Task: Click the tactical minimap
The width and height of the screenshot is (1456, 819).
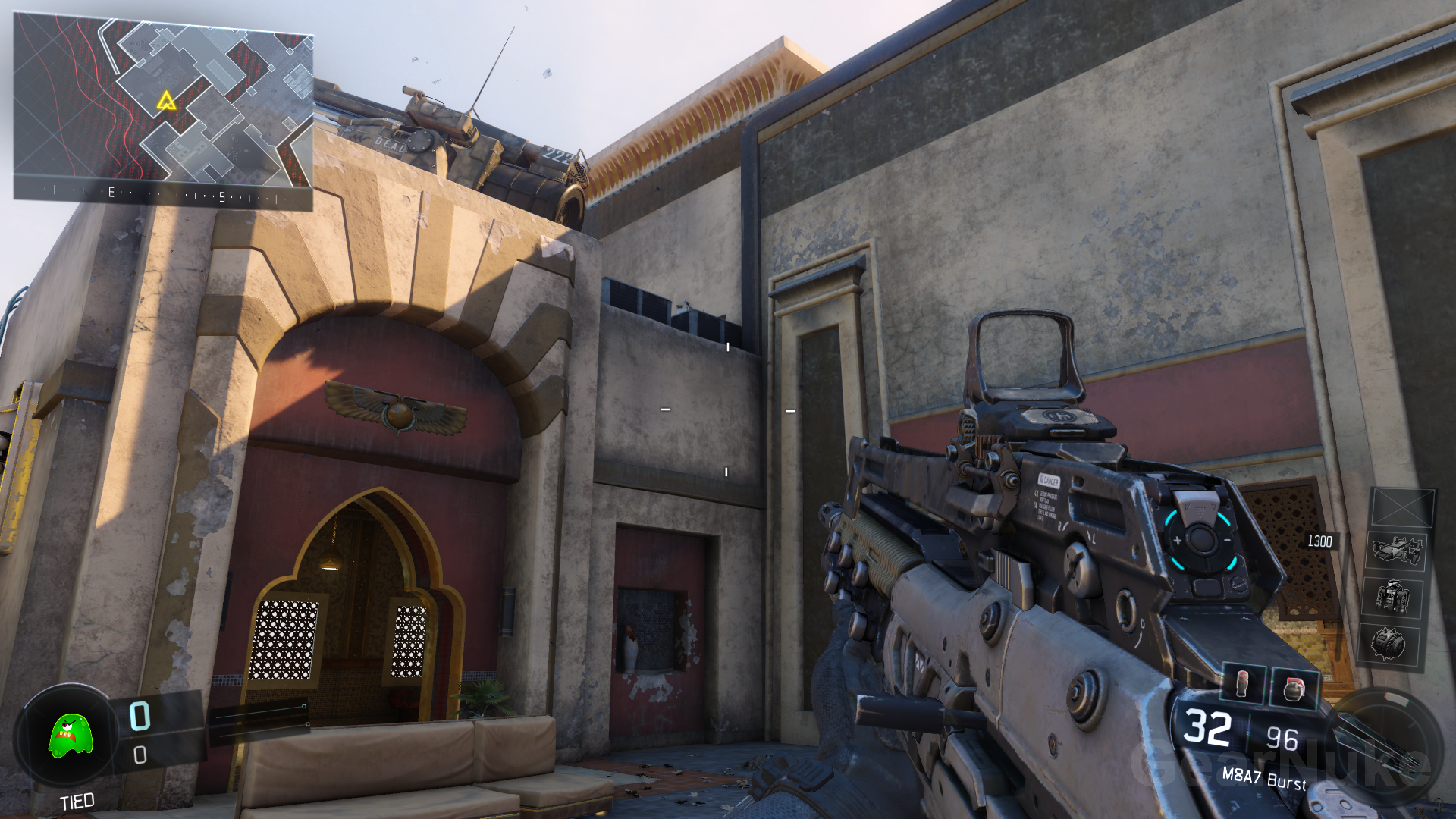Action: (163, 110)
